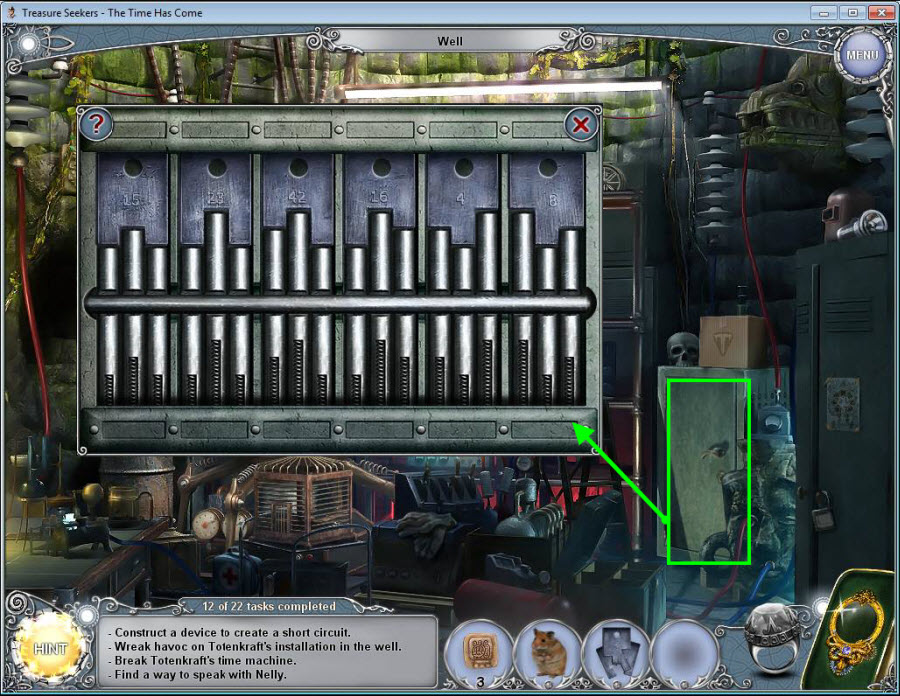
Task: Use the glowing HINT button
Action: 50,648
